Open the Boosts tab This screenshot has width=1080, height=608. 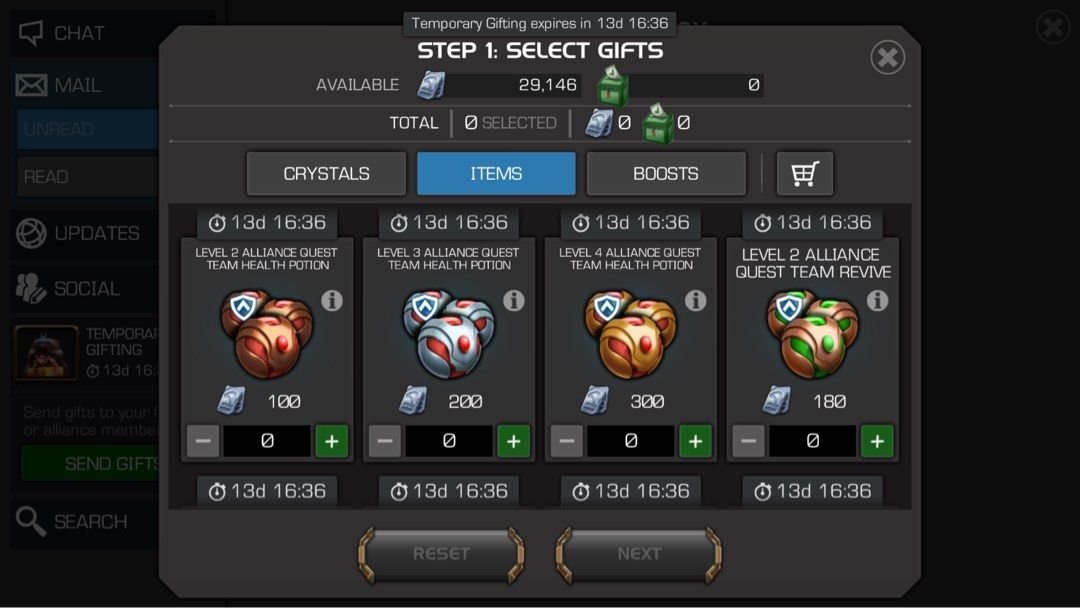tap(666, 174)
